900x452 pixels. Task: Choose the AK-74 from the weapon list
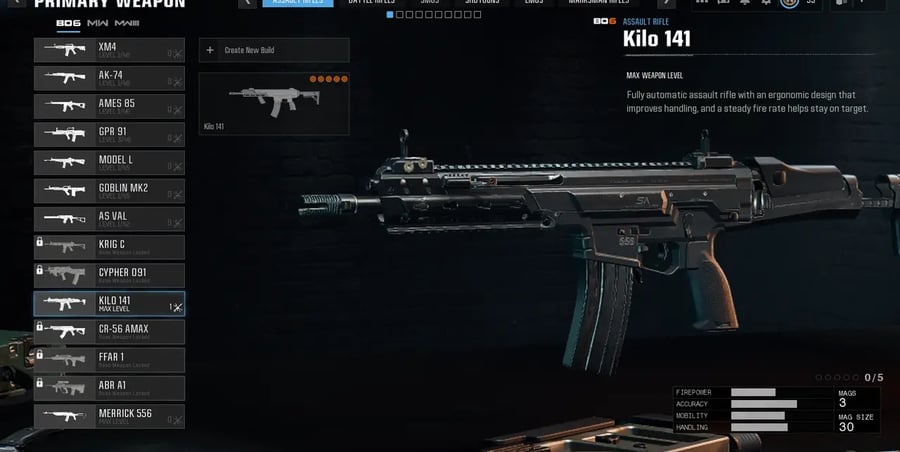(x=109, y=78)
